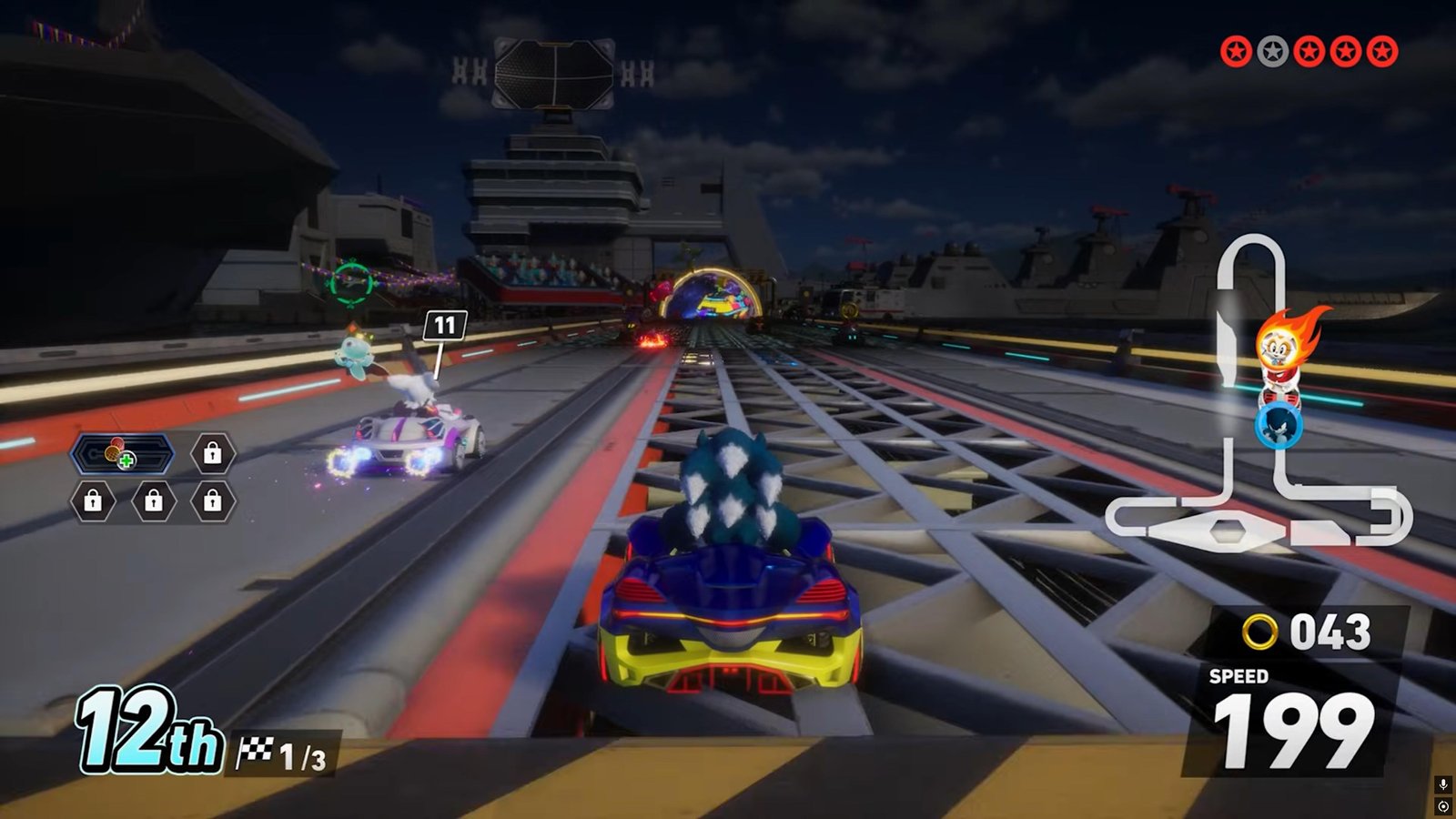Click the rival's position tag numbered 11

444,325
